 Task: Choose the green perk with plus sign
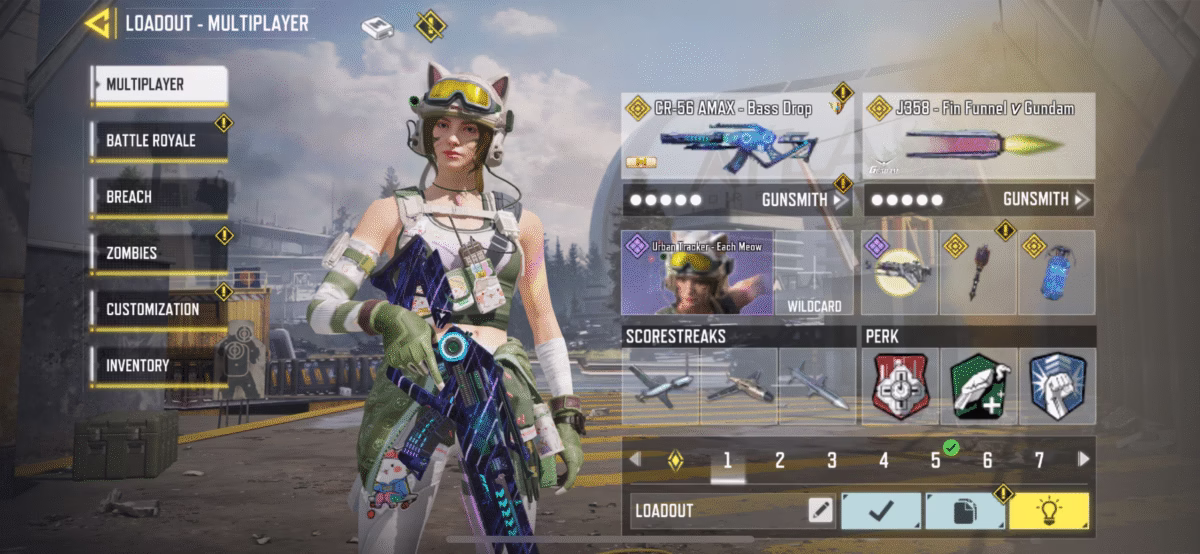click(979, 386)
